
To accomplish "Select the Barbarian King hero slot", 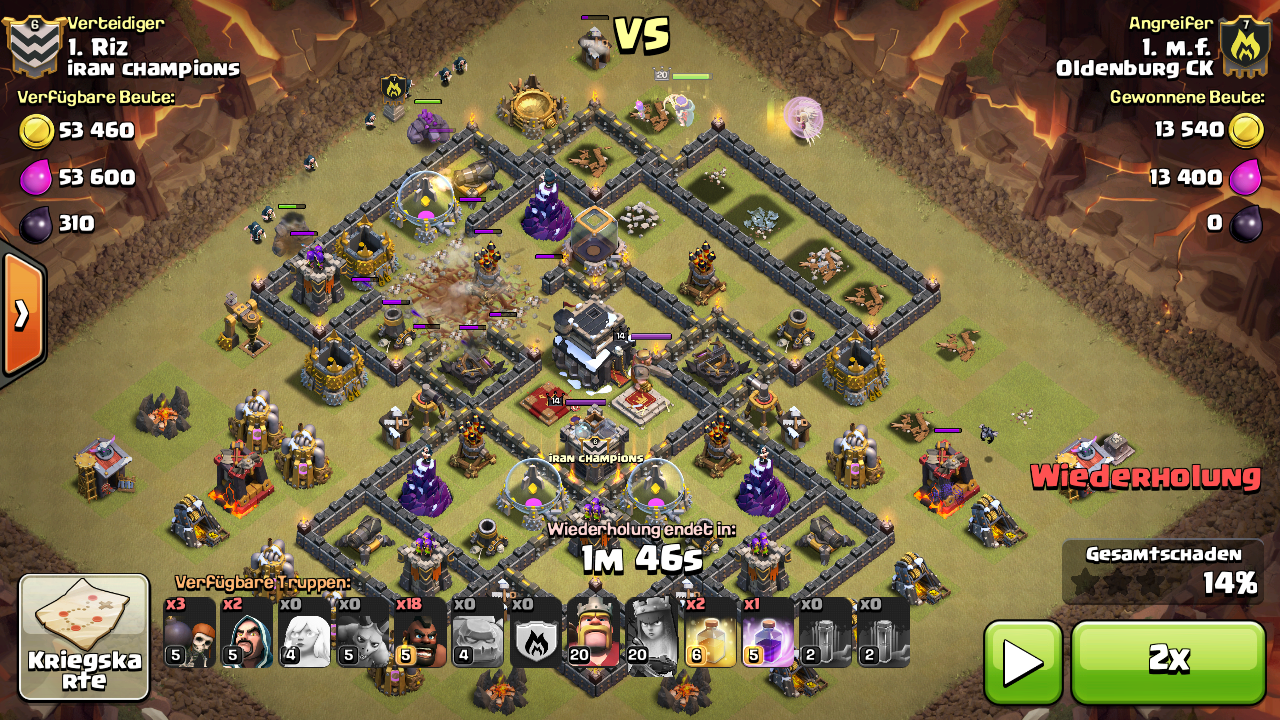I will (x=593, y=632).
